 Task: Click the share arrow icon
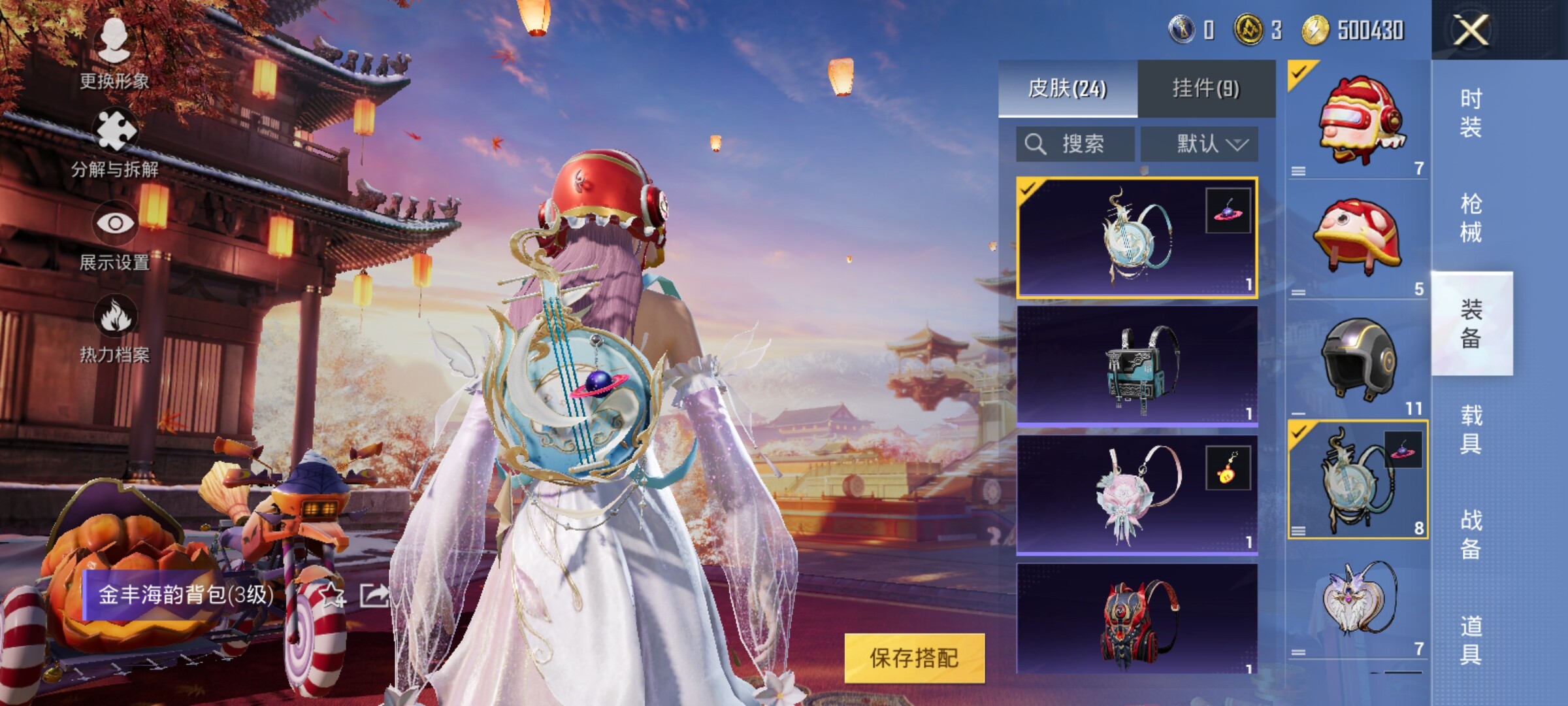pos(374,595)
